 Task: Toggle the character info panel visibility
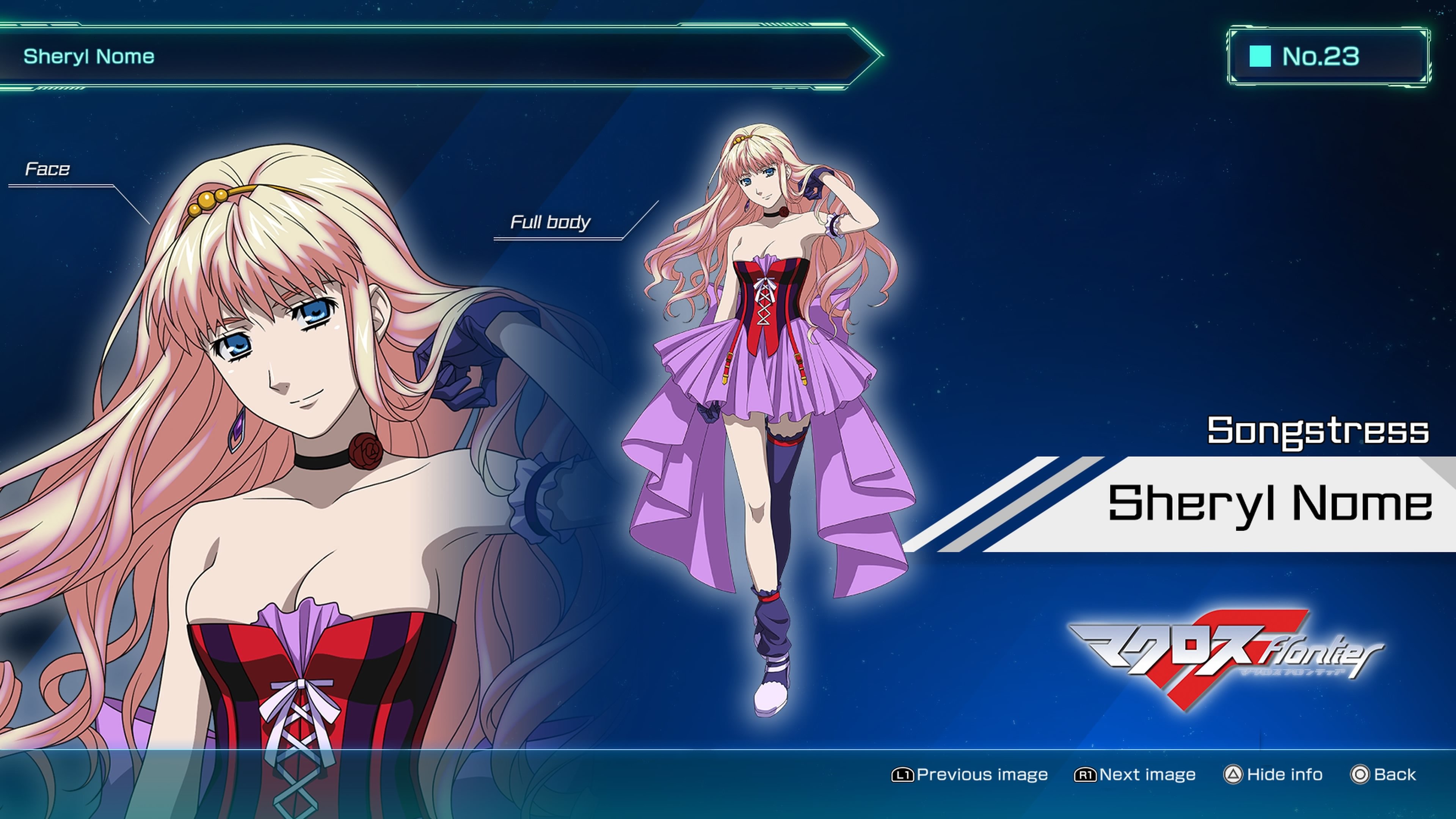point(1276,774)
